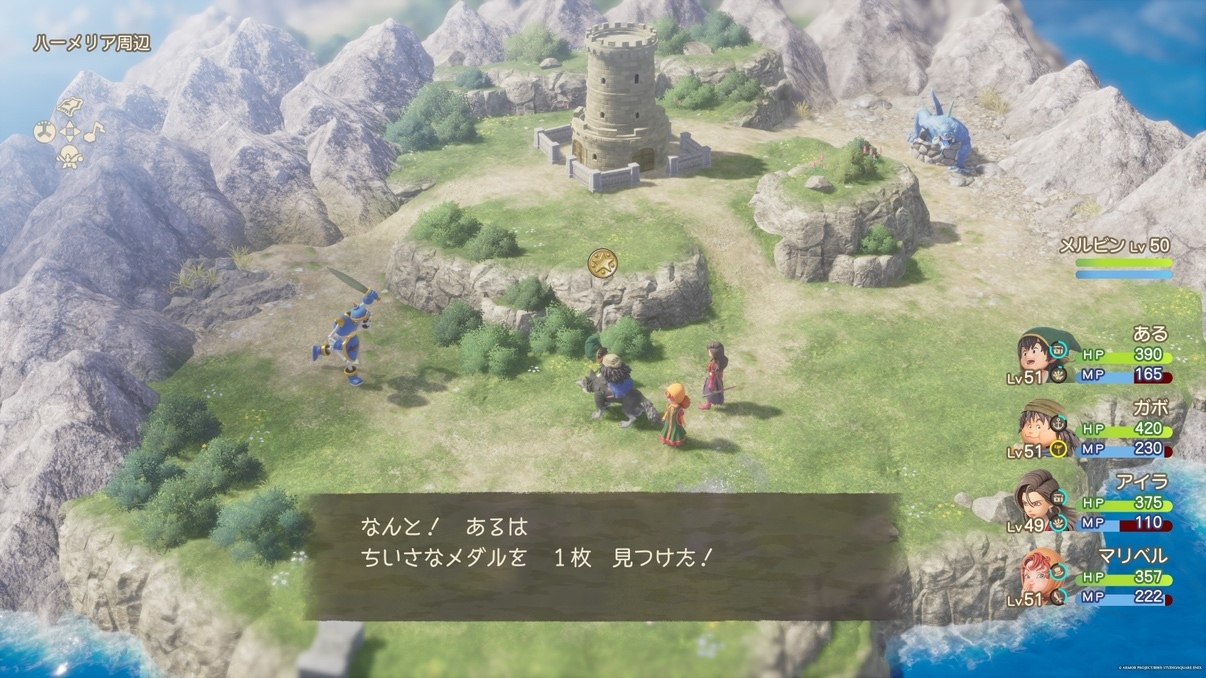Open the music note shortcut
The height and width of the screenshot is (678, 1206).
[92, 131]
